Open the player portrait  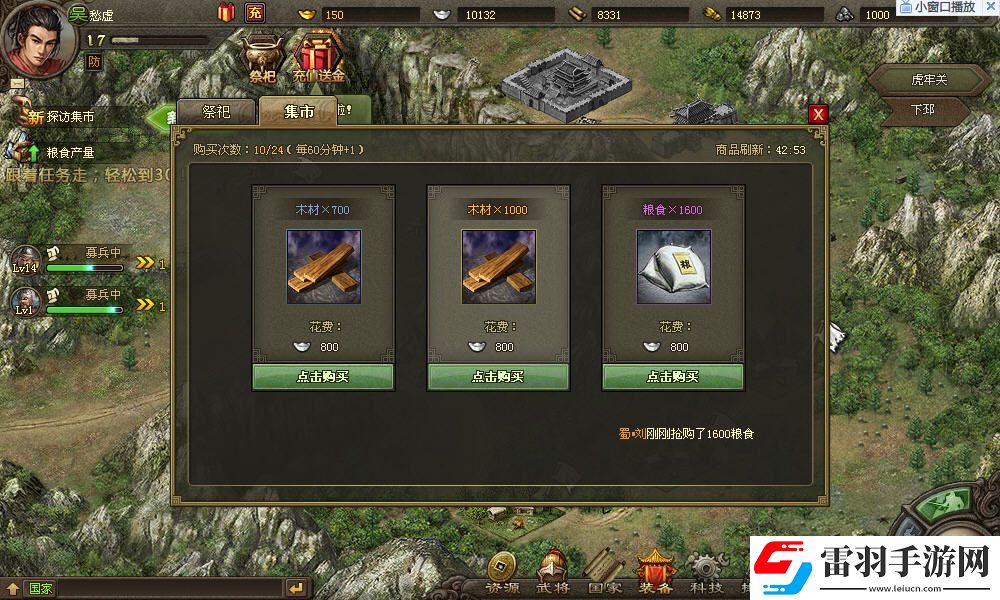37,36
